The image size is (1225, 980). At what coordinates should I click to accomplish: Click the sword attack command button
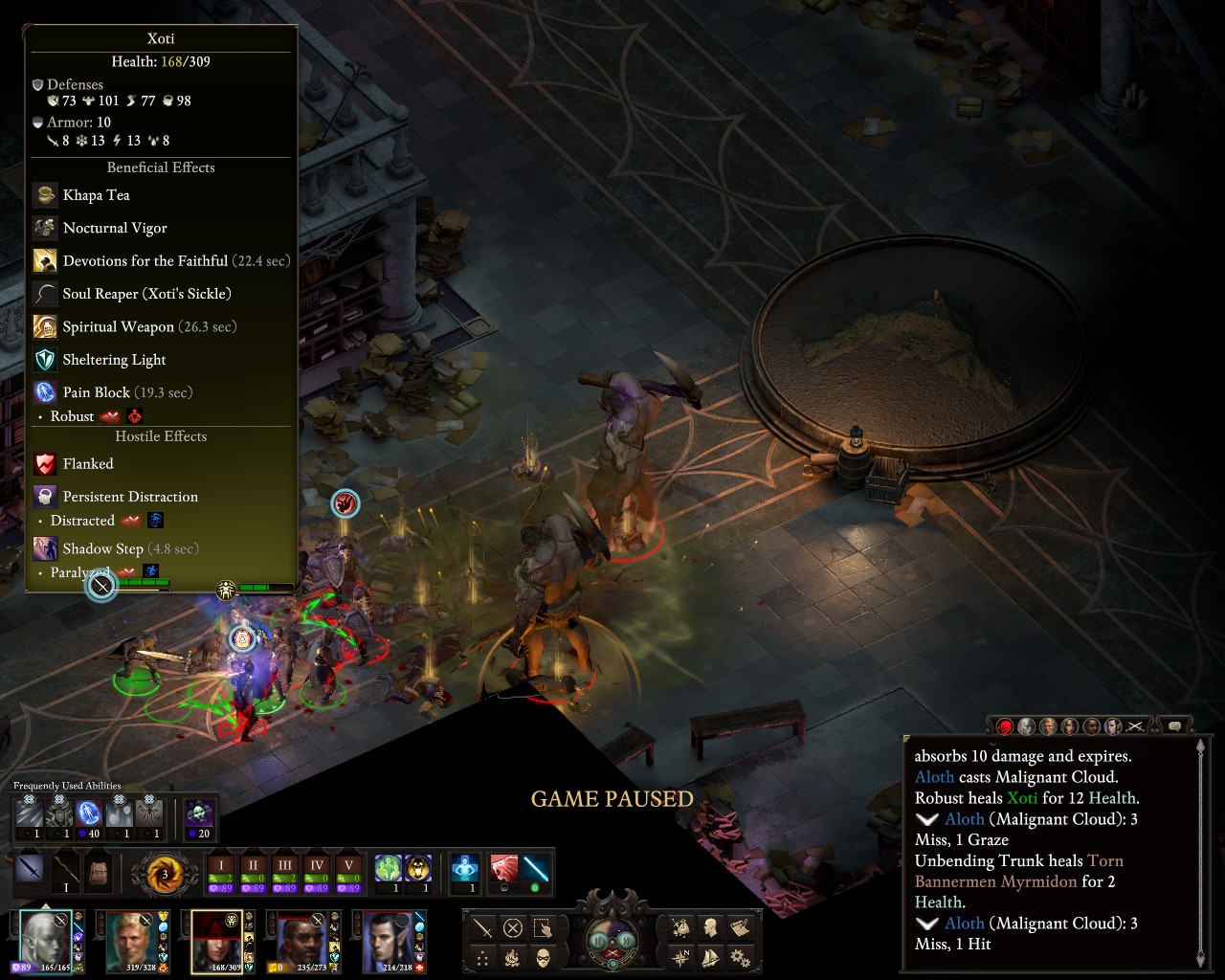(x=483, y=926)
